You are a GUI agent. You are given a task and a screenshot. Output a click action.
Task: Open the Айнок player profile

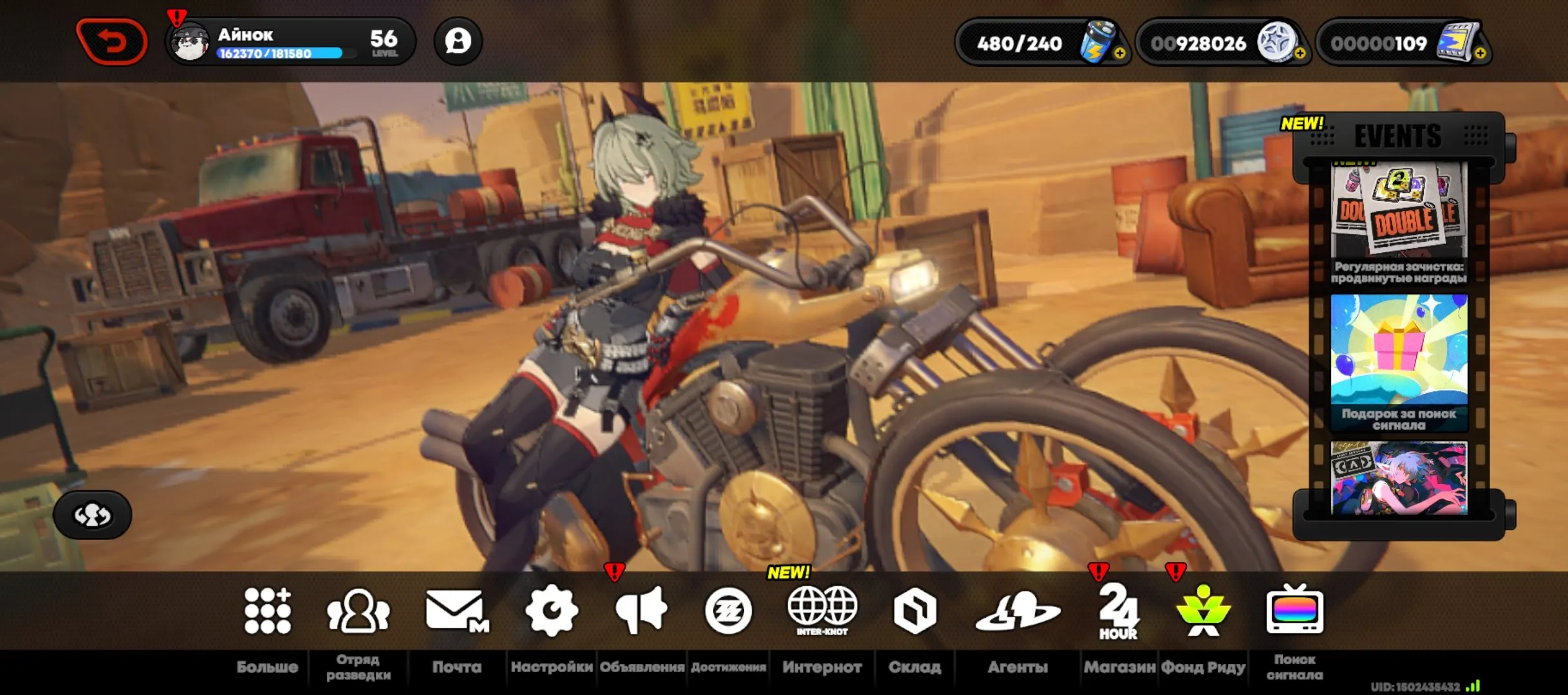[291, 42]
